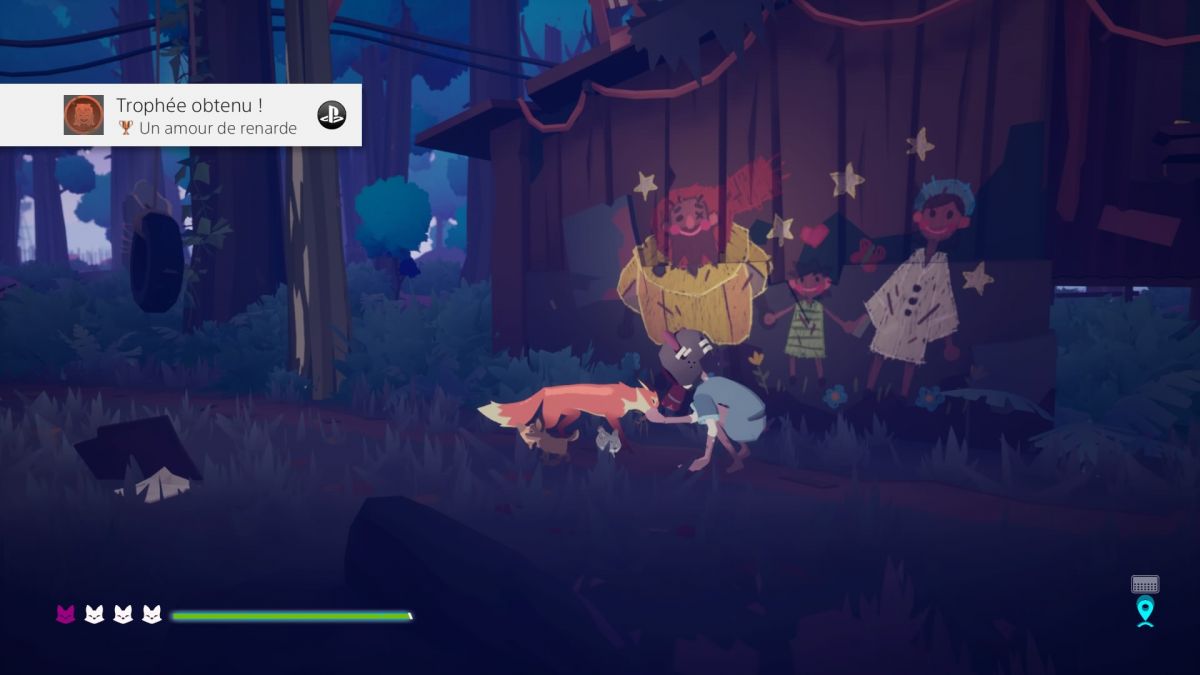Viewport: 1200px width, 675px height.
Task: Click the PlayStation logo on the trophy banner
Action: [x=332, y=115]
